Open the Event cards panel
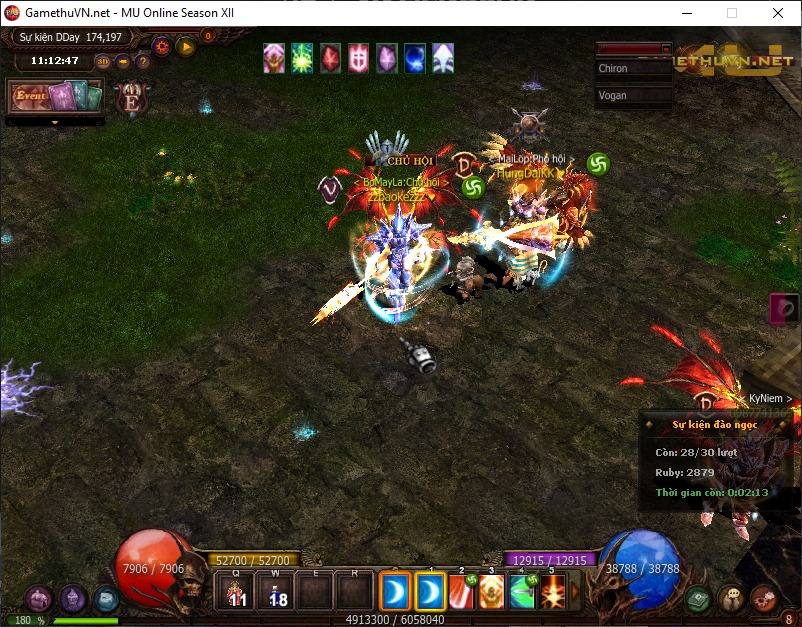This screenshot has width=802, height=627. (x=55, y=97)
